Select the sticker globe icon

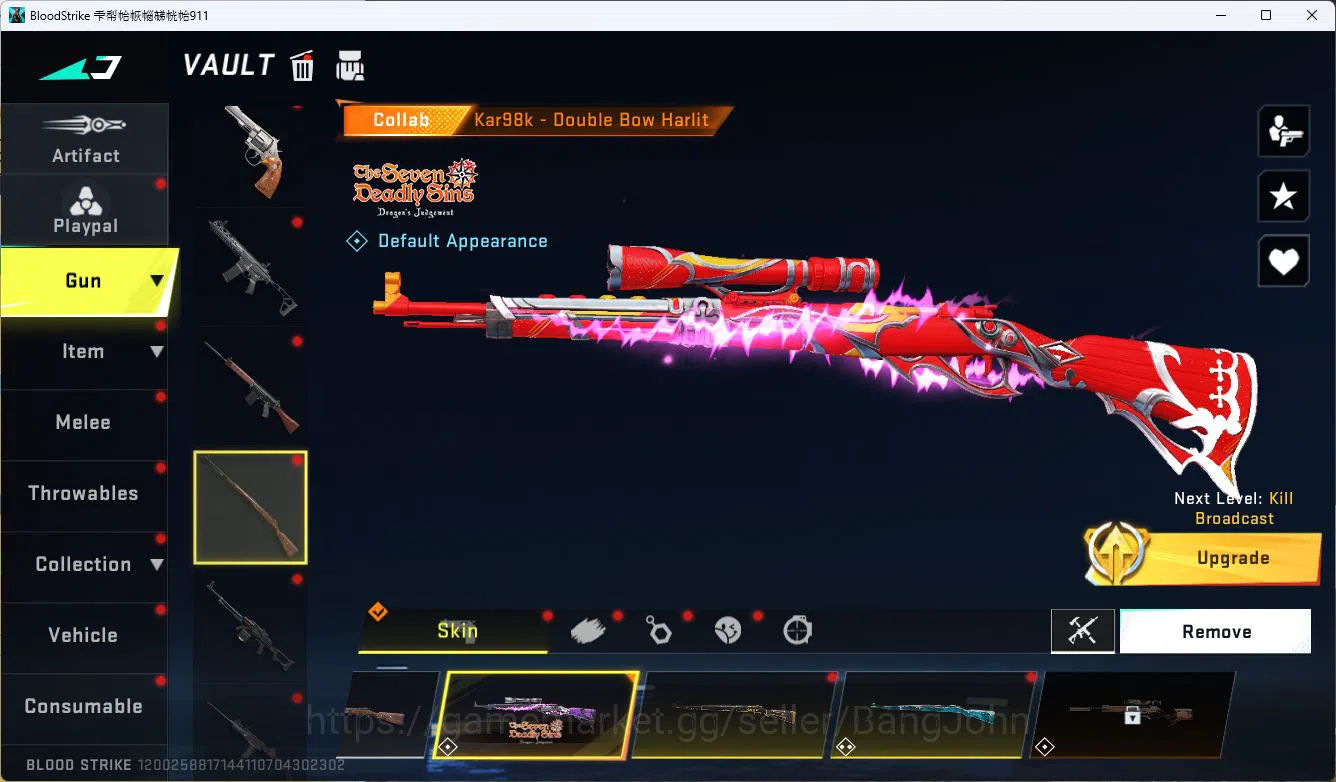(727, 630)
